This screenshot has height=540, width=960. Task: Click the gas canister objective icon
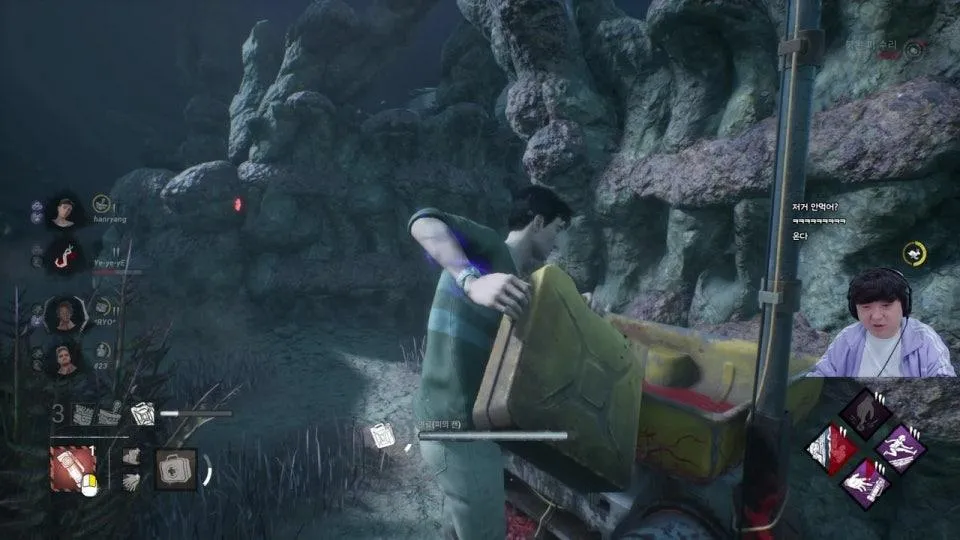click(x=381, y=436)
